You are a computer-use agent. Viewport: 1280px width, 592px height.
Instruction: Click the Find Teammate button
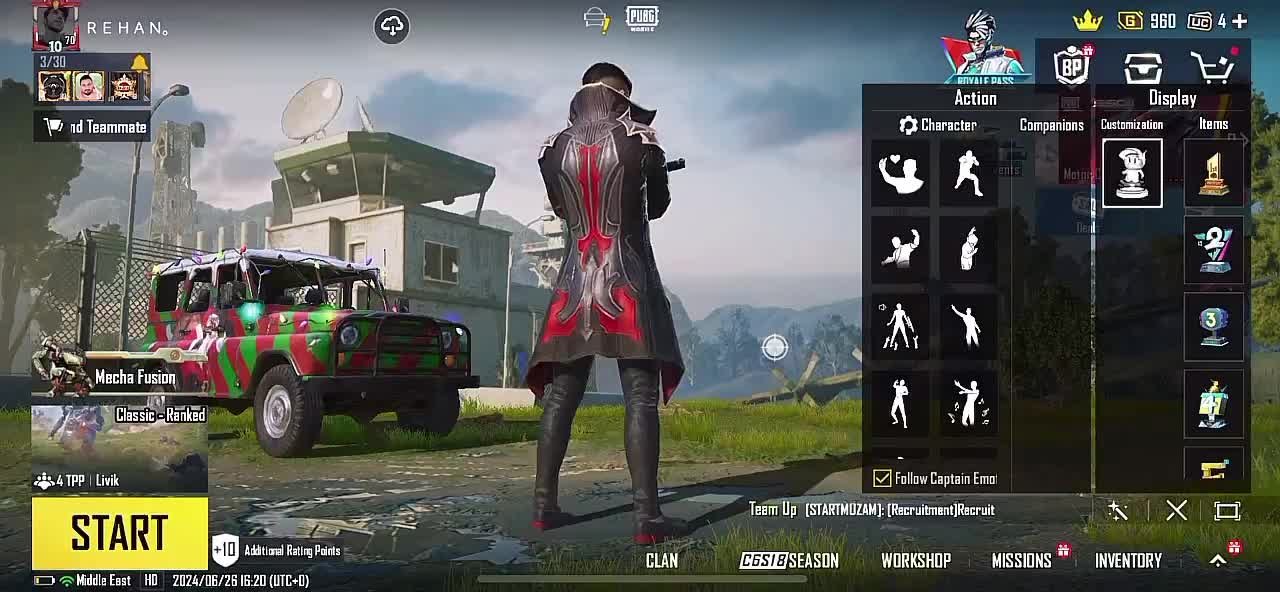pos(96,127)
